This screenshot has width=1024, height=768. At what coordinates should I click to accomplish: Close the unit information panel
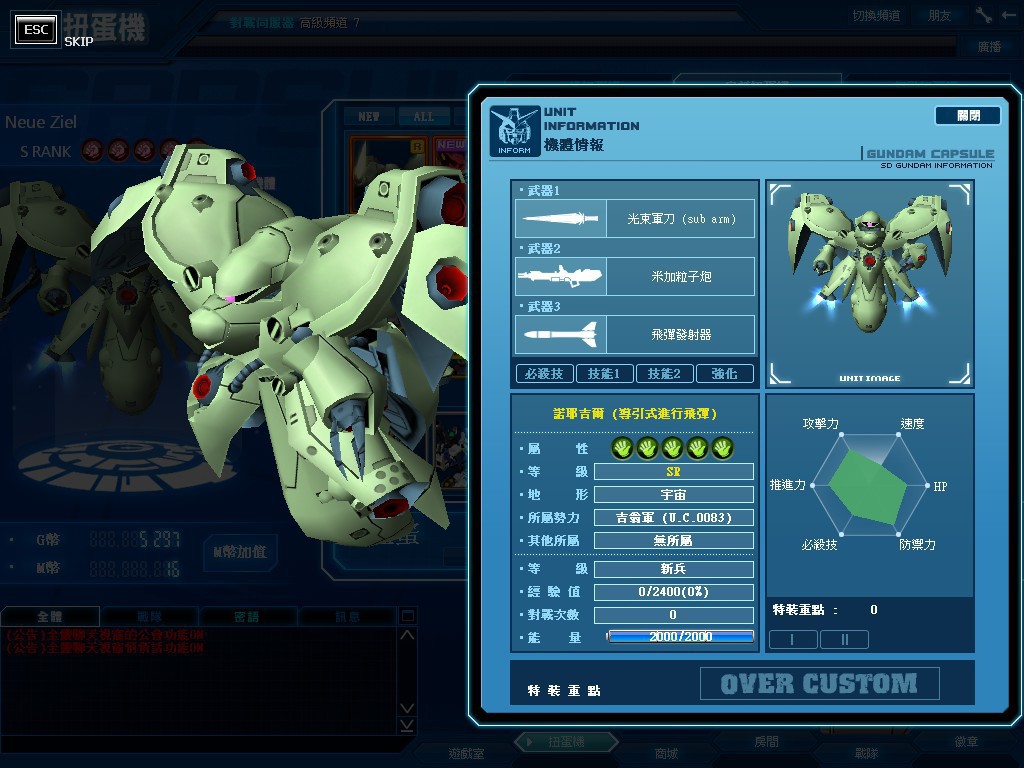[967, 116]
